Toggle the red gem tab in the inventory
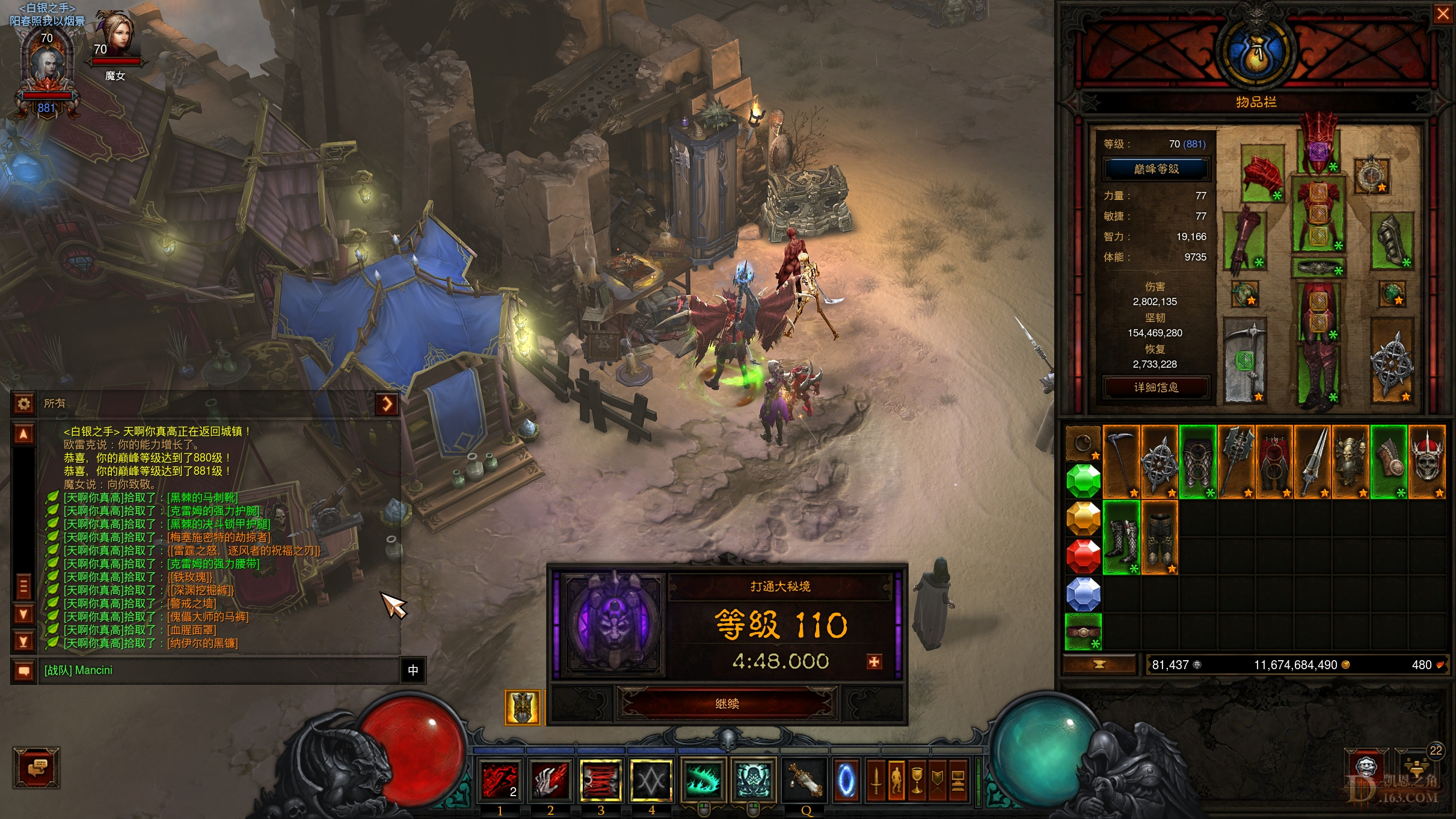The width and height of the screenshot is (1456, 819). coord(1084,555)
